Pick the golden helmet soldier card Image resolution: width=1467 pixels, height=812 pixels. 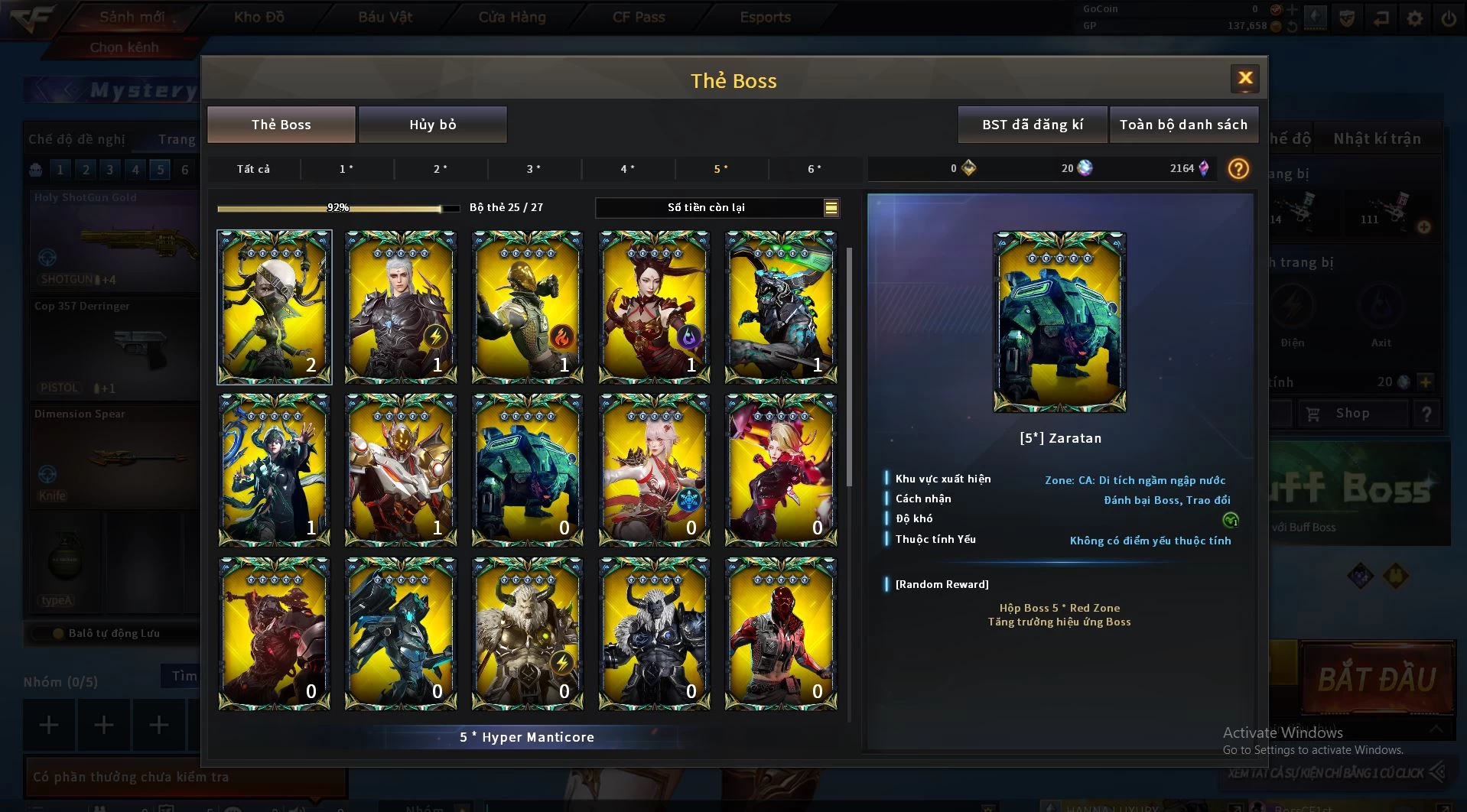[x=527, y=307]
